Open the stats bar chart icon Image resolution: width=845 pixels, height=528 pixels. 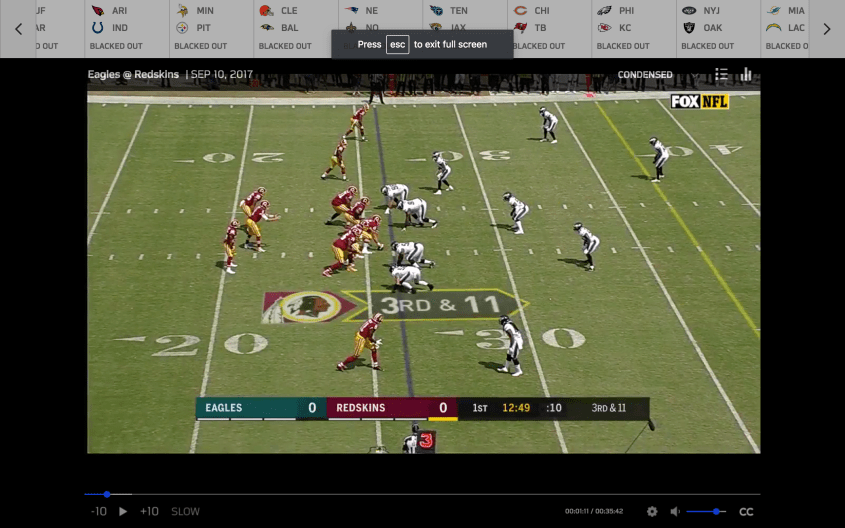click(x=746, y=74)
